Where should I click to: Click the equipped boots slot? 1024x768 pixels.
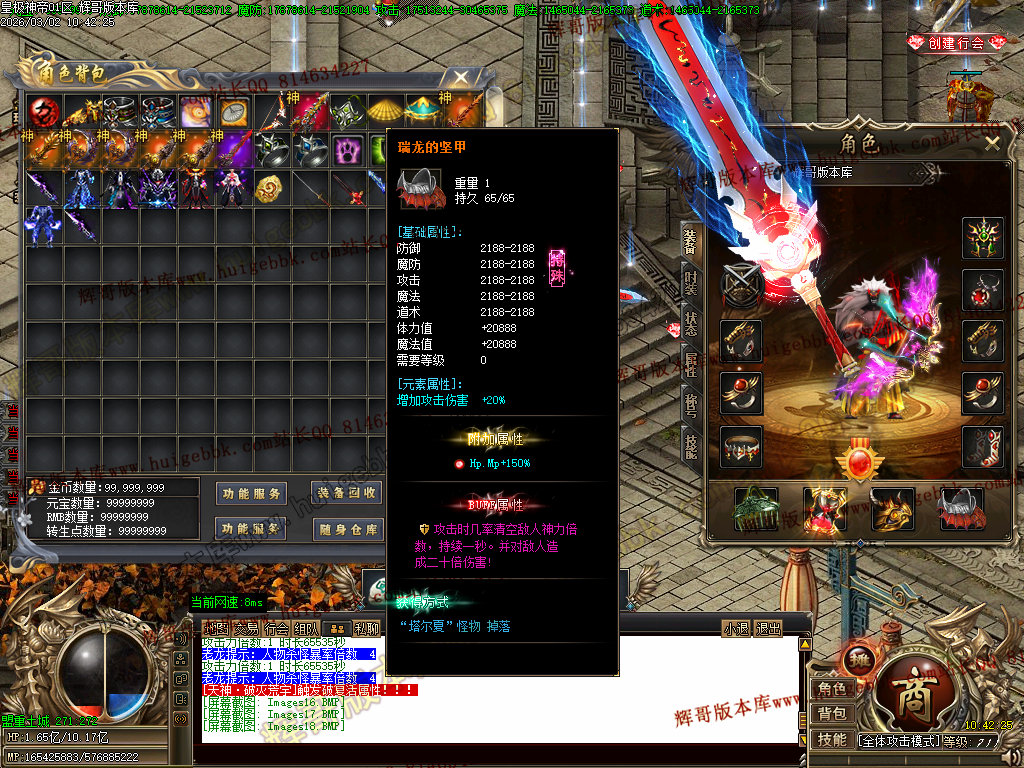[983, 447]
